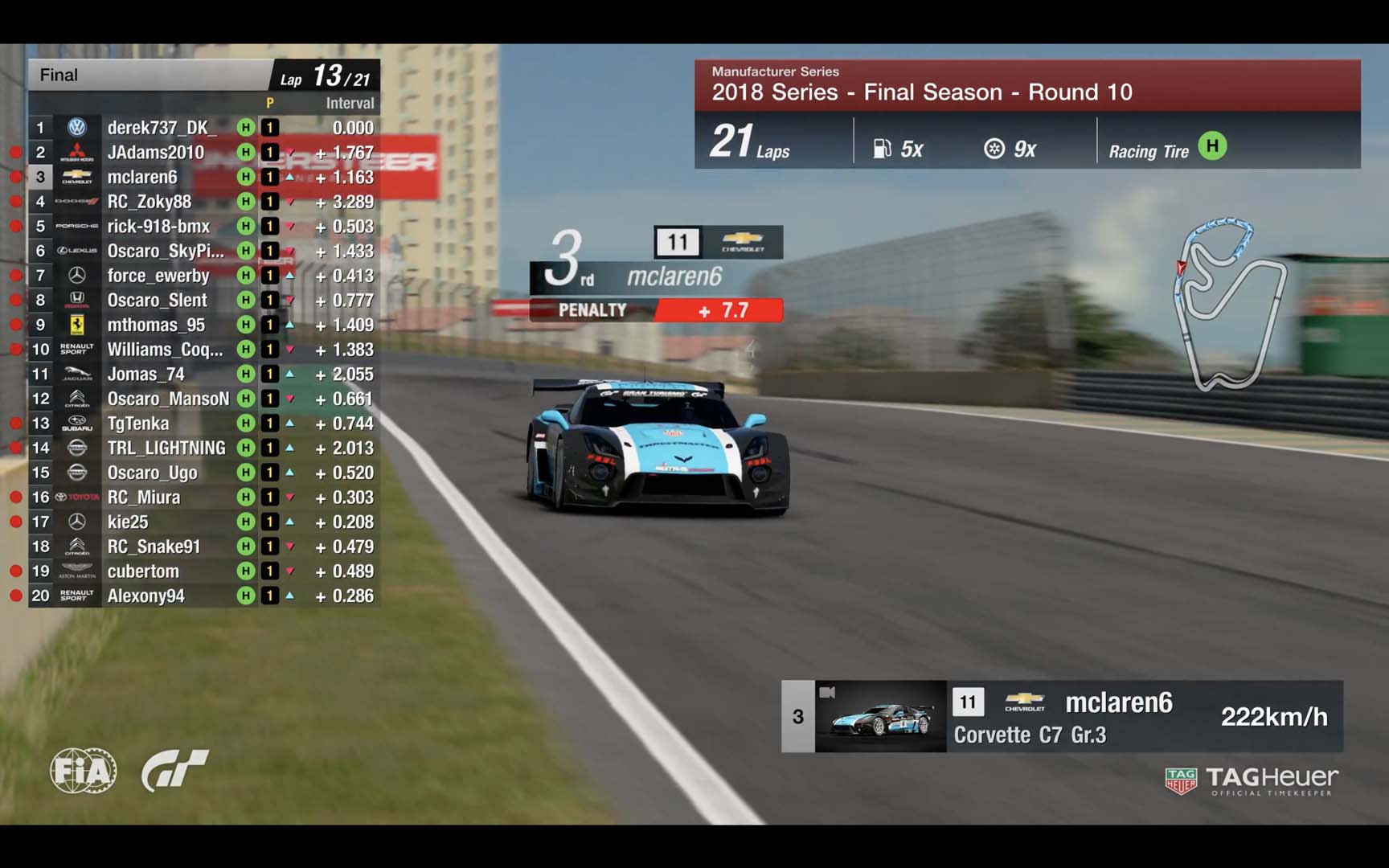Pick cubertom from the leaderboard
This screenshot has width=1389, height=868.
tap(143, 571)
